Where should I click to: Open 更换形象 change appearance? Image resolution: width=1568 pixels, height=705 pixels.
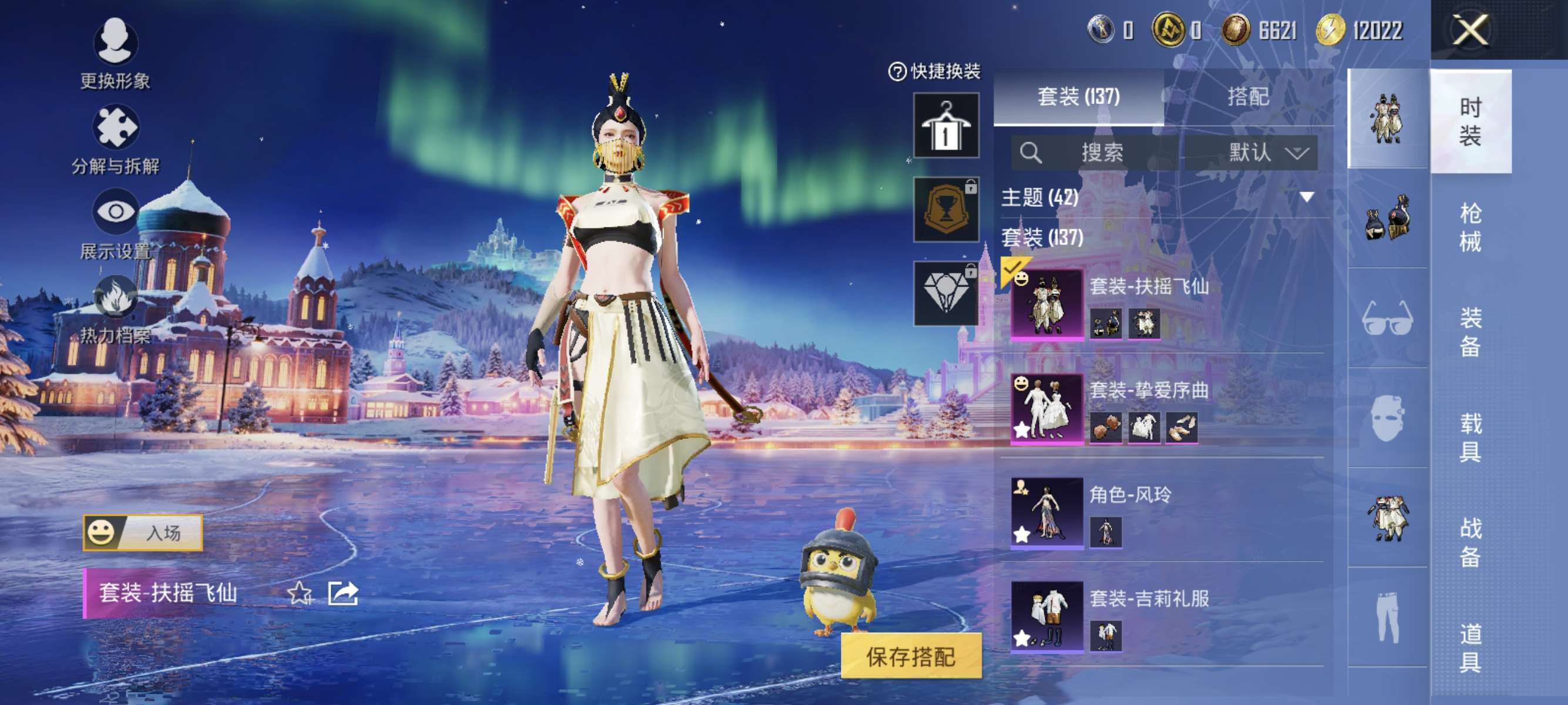point(115,53)
